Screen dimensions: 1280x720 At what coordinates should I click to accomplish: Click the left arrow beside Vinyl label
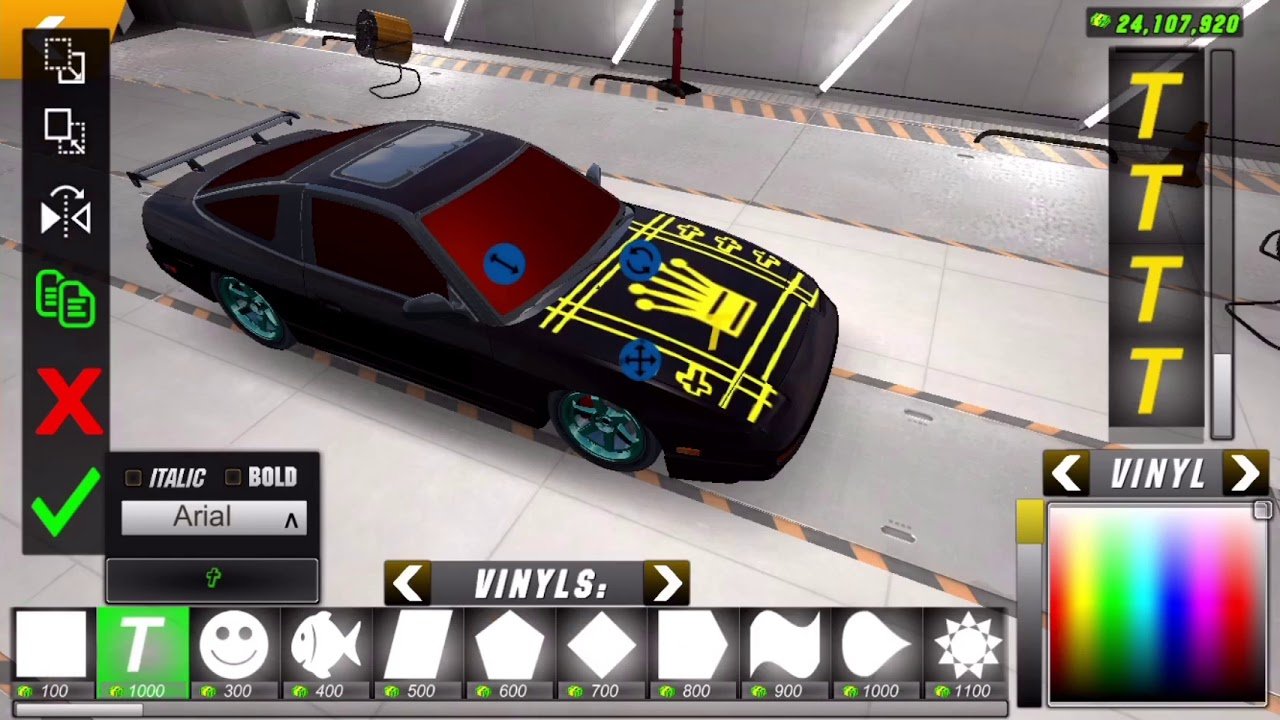(1069, 474)
